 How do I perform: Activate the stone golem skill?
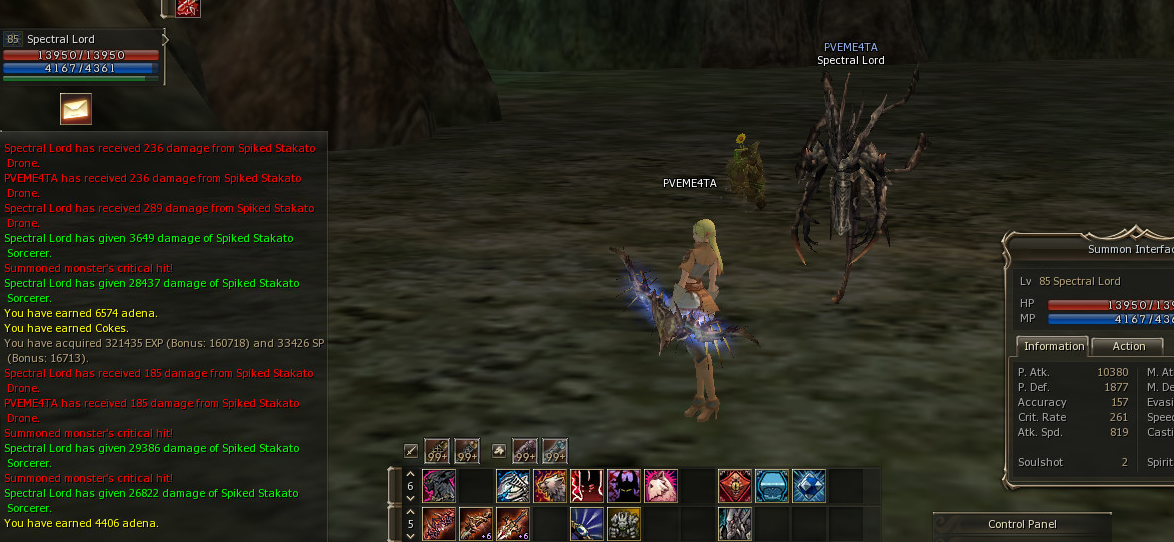pyautogui.click(x=624, y=523)
